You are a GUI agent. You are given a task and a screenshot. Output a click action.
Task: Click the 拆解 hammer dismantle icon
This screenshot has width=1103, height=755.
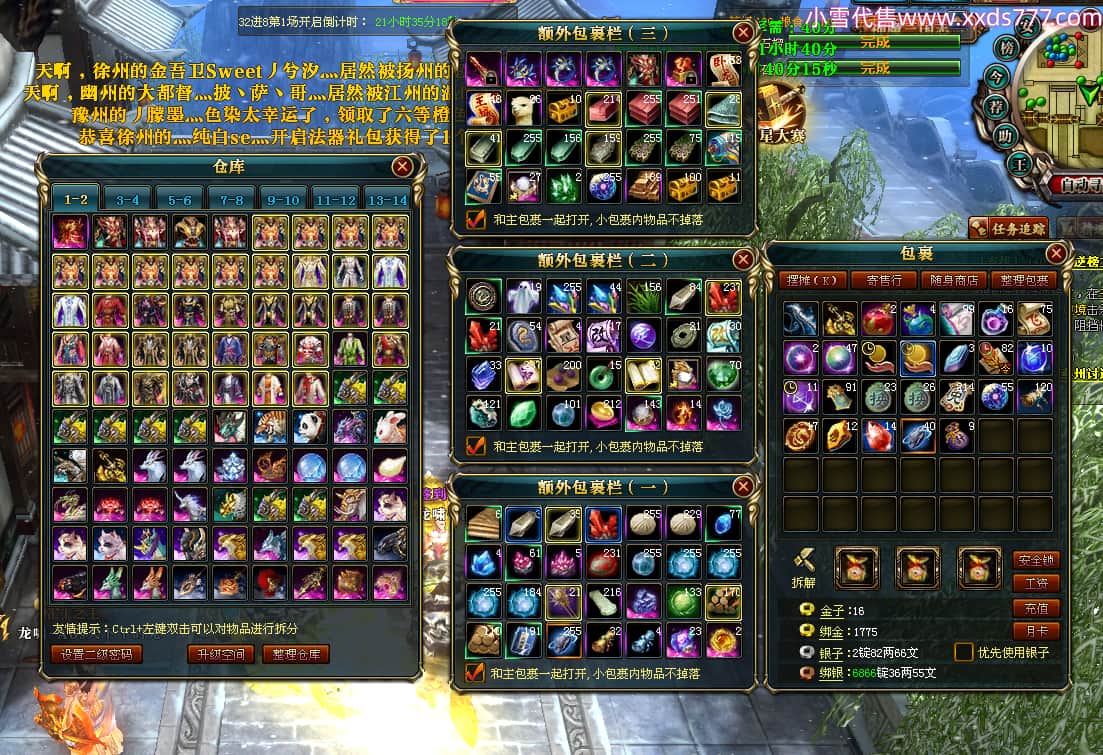click(x=805, y=564)
